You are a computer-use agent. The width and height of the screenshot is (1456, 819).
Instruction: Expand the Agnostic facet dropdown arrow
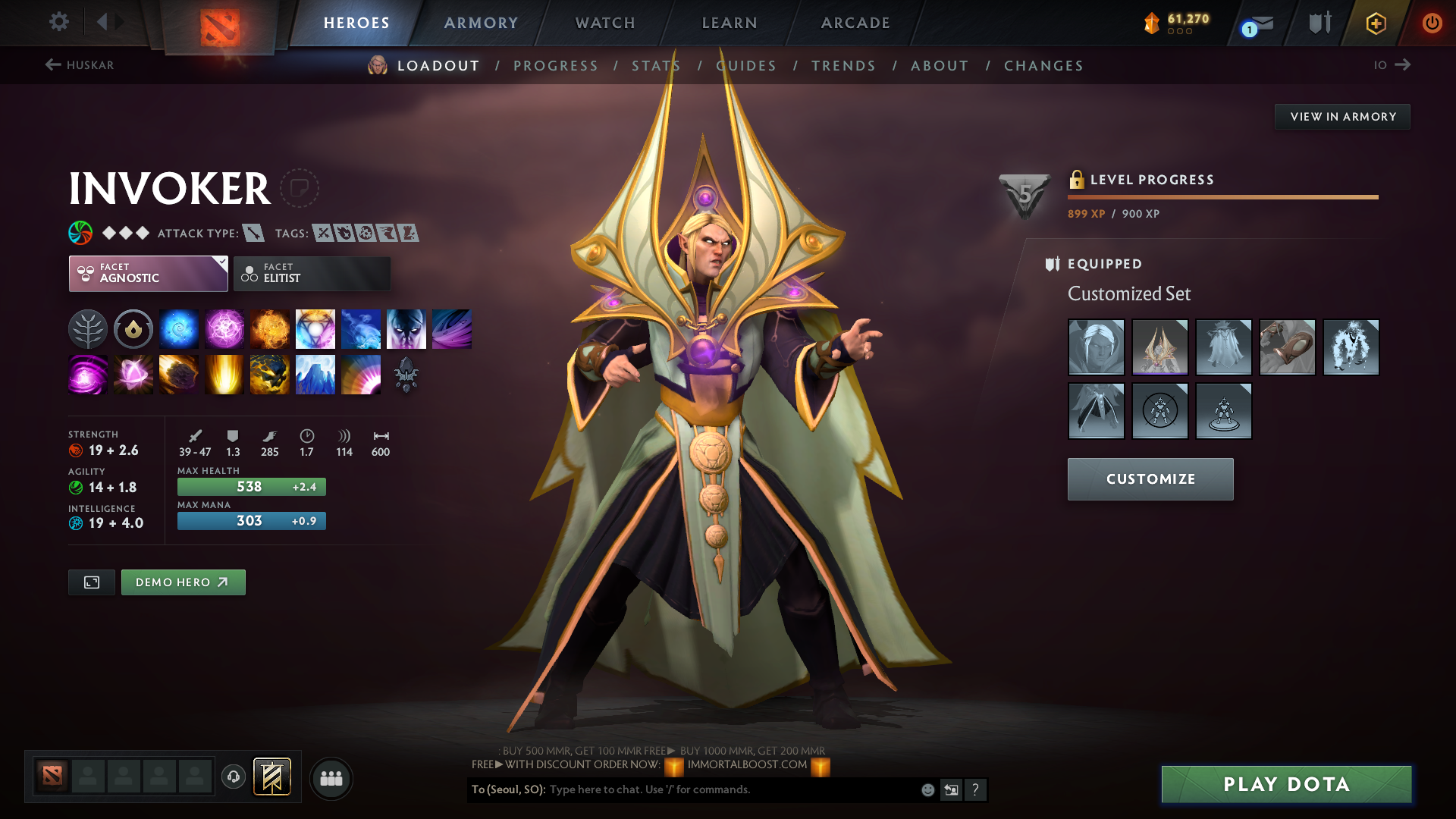[x=221, y=262]
